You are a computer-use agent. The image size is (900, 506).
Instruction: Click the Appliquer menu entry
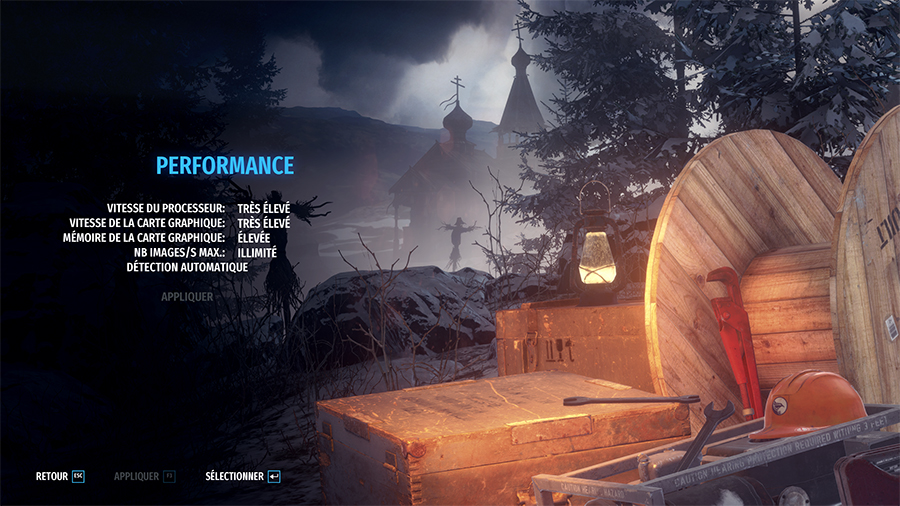187,297
